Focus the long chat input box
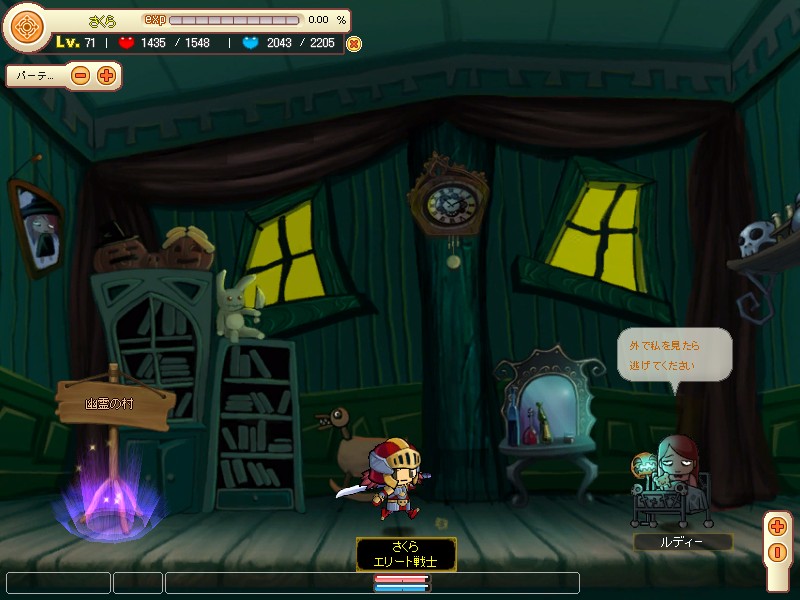 (372, 582)
